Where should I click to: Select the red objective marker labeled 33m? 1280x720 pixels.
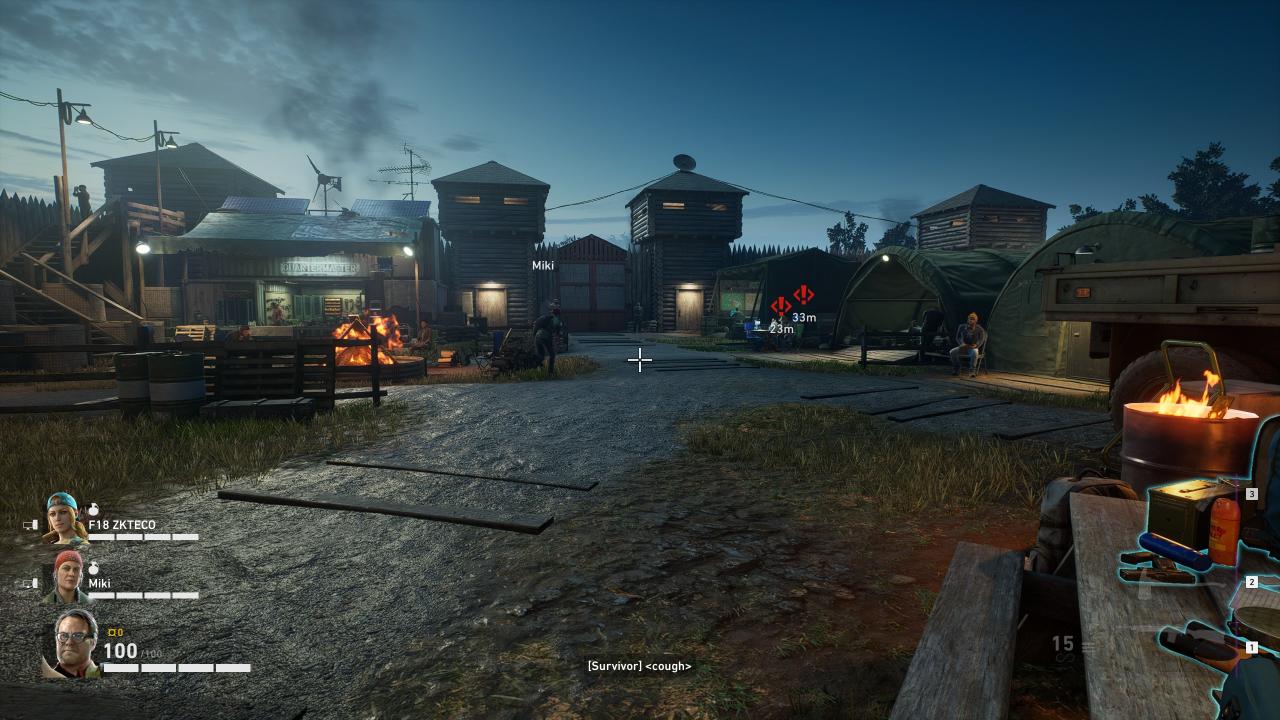(803, 294)
